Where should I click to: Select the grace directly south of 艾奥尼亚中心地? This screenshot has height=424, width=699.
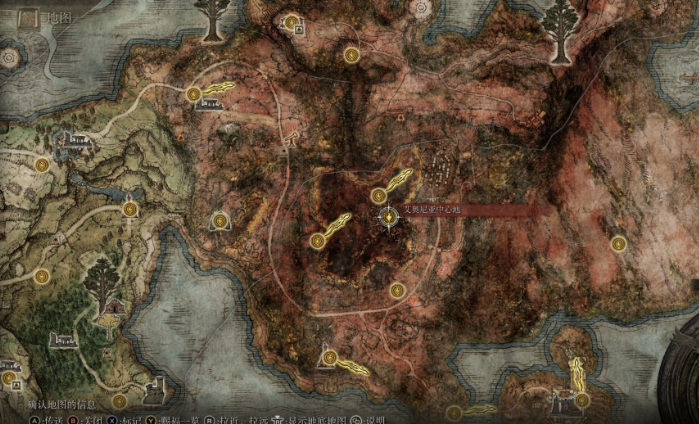397,290
